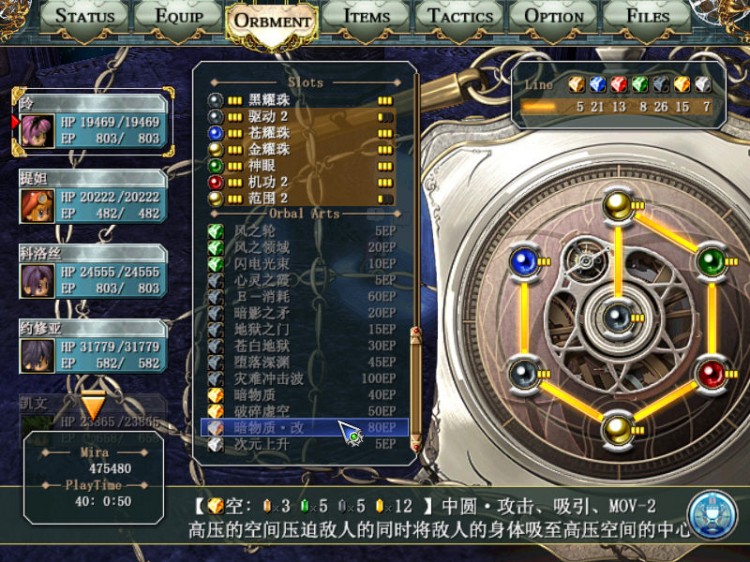Open the Status tab

tap(86, 16)
